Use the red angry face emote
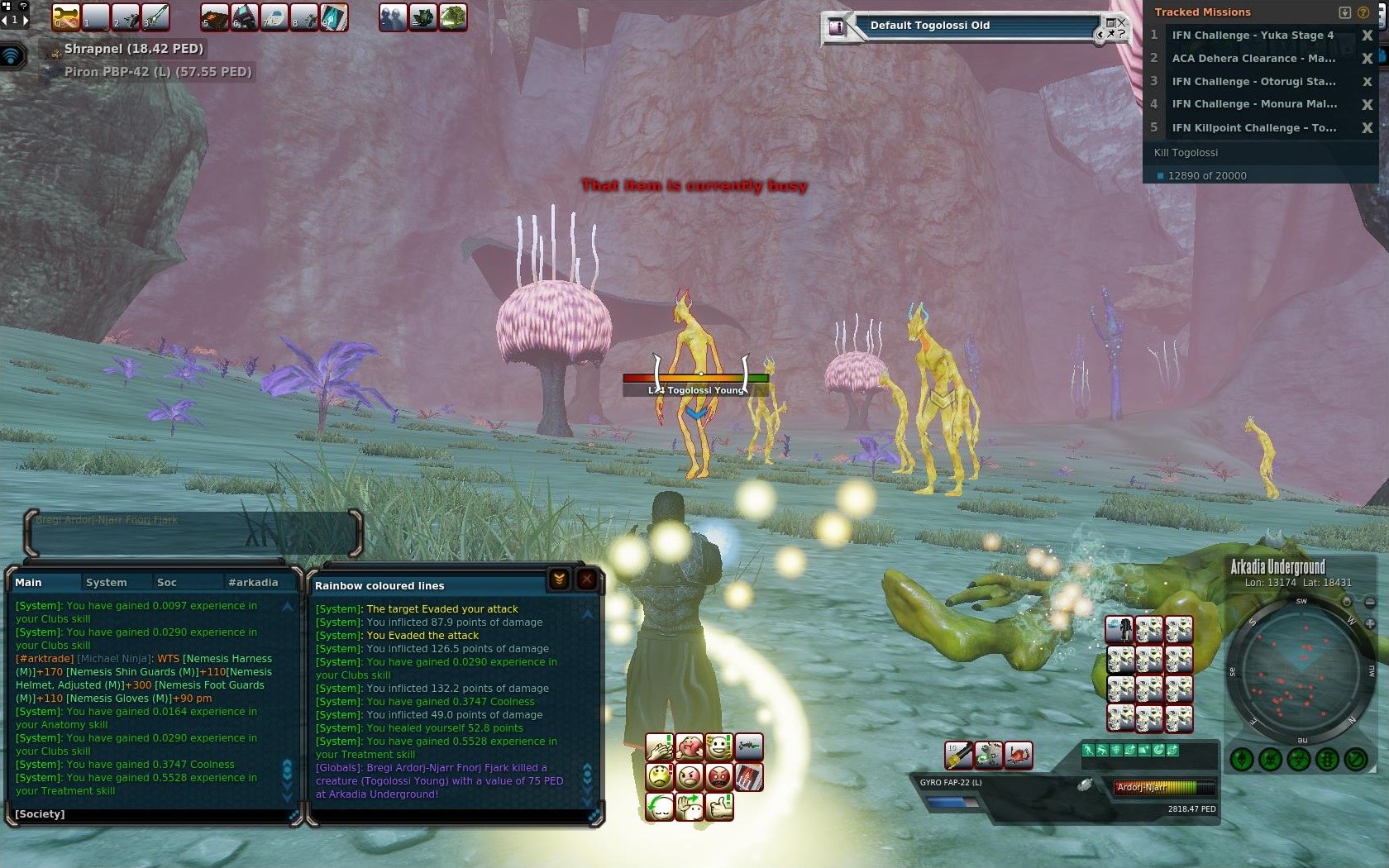This screenshot has width=1389, height=868. click(x=719, y=777)
